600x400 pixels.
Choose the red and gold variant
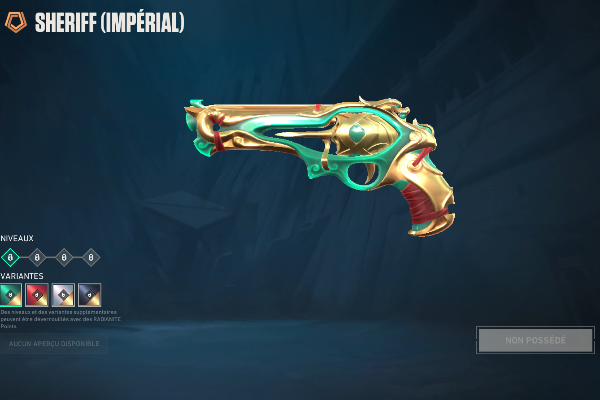(x=37, y=294)
